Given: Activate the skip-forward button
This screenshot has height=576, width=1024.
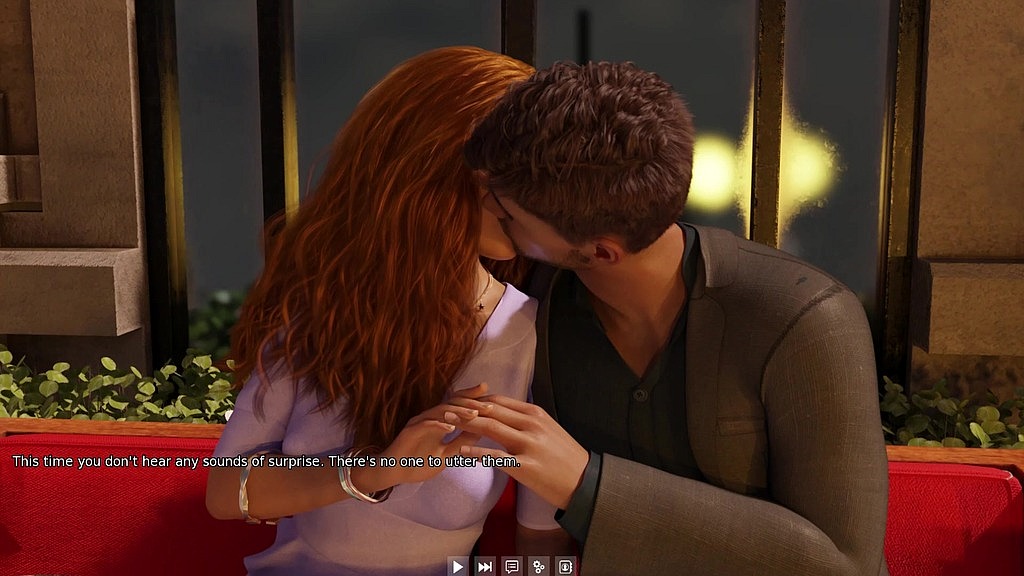Looking at the screenshot, I should [484, 567].
